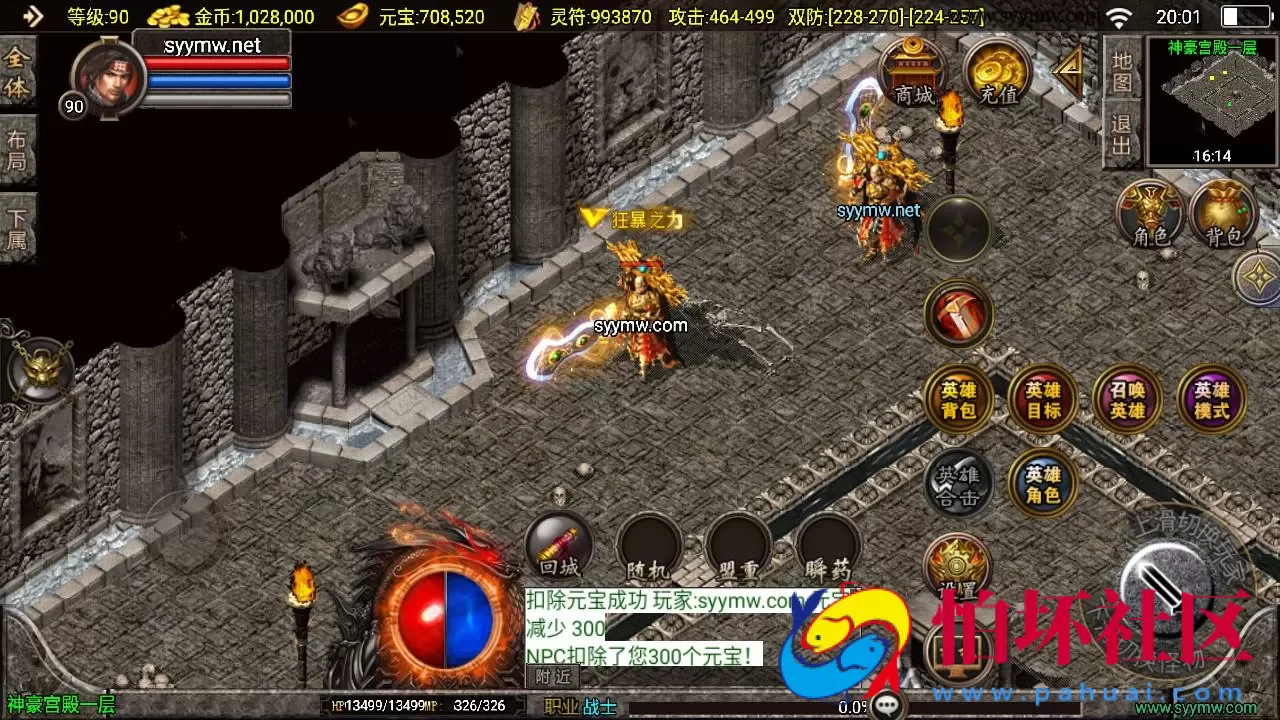Click the HP health orb
Image resolution: width=1280 pixels, height=720 pixels.
(420, 618)
